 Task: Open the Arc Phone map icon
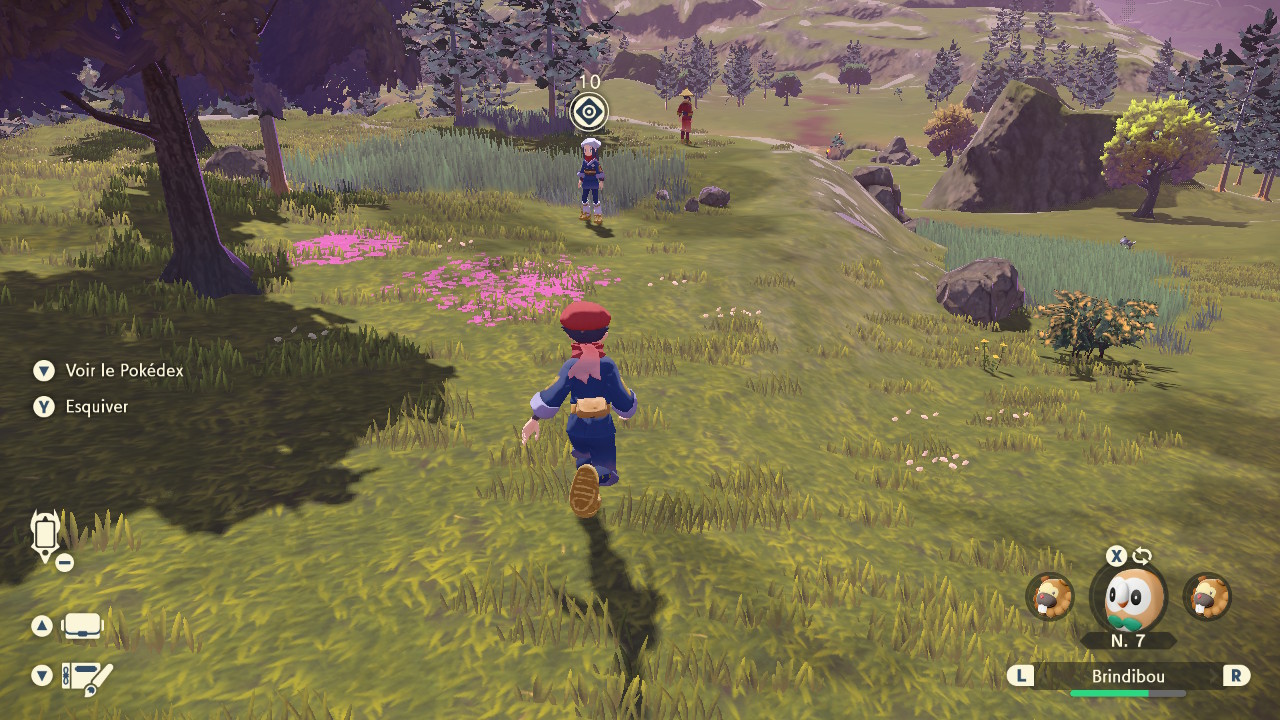tap(46, 536)
